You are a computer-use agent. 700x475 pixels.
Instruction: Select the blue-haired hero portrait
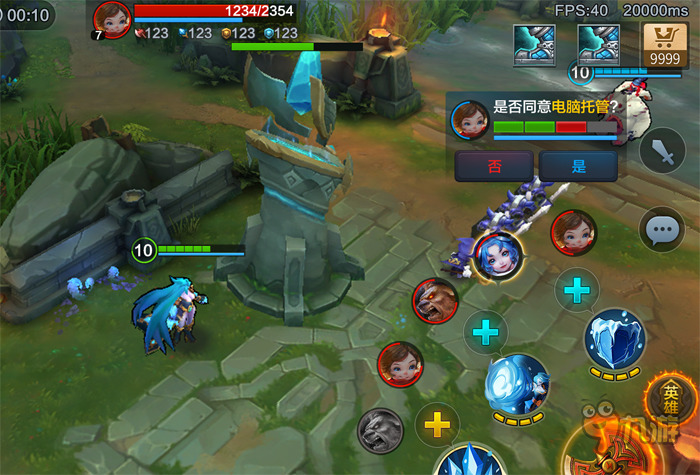point(497,256)
